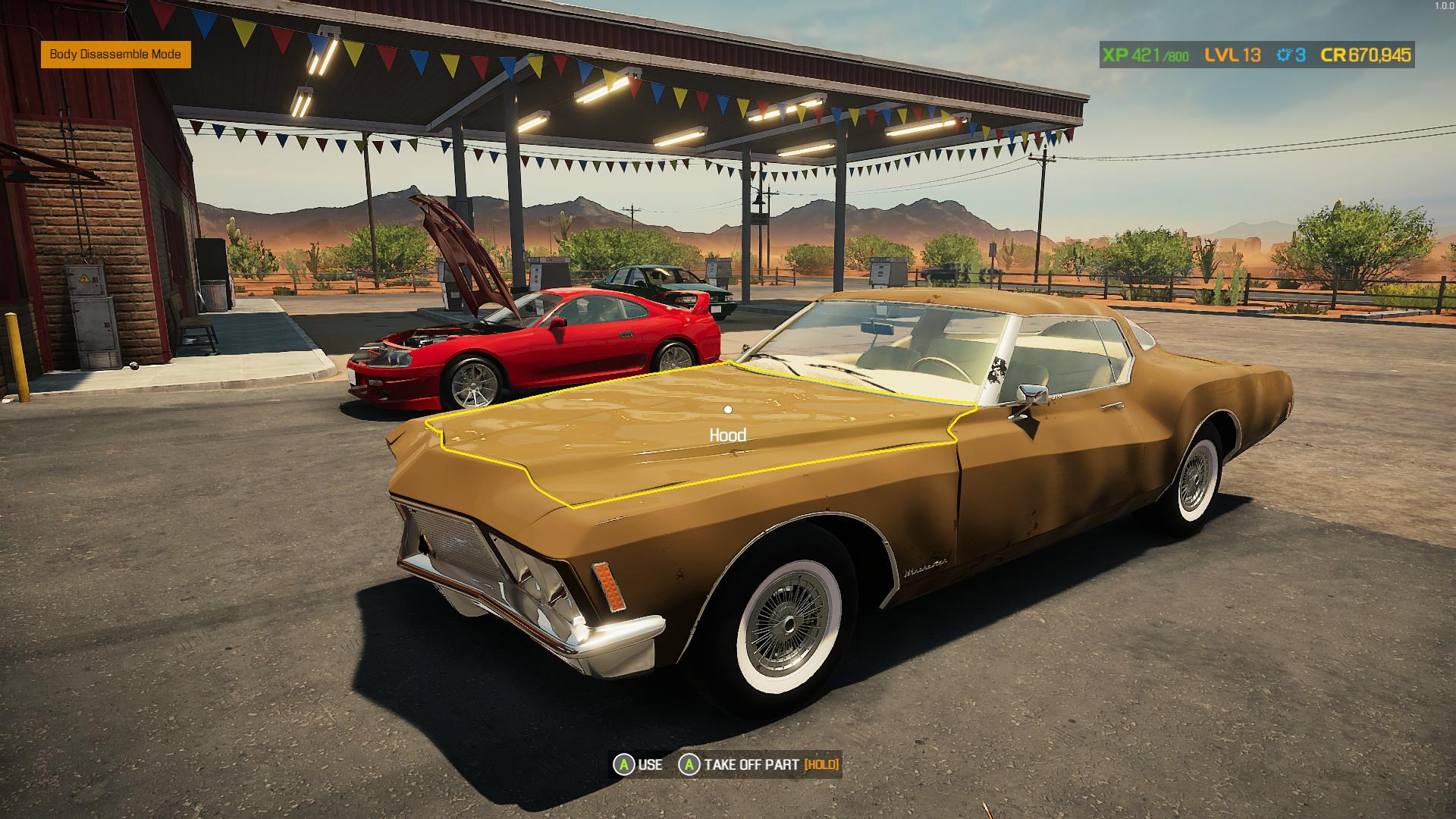Click the A button icon for TAKE OFF PART
Viewport: 1456px width, 819px height.
(689, 766)
